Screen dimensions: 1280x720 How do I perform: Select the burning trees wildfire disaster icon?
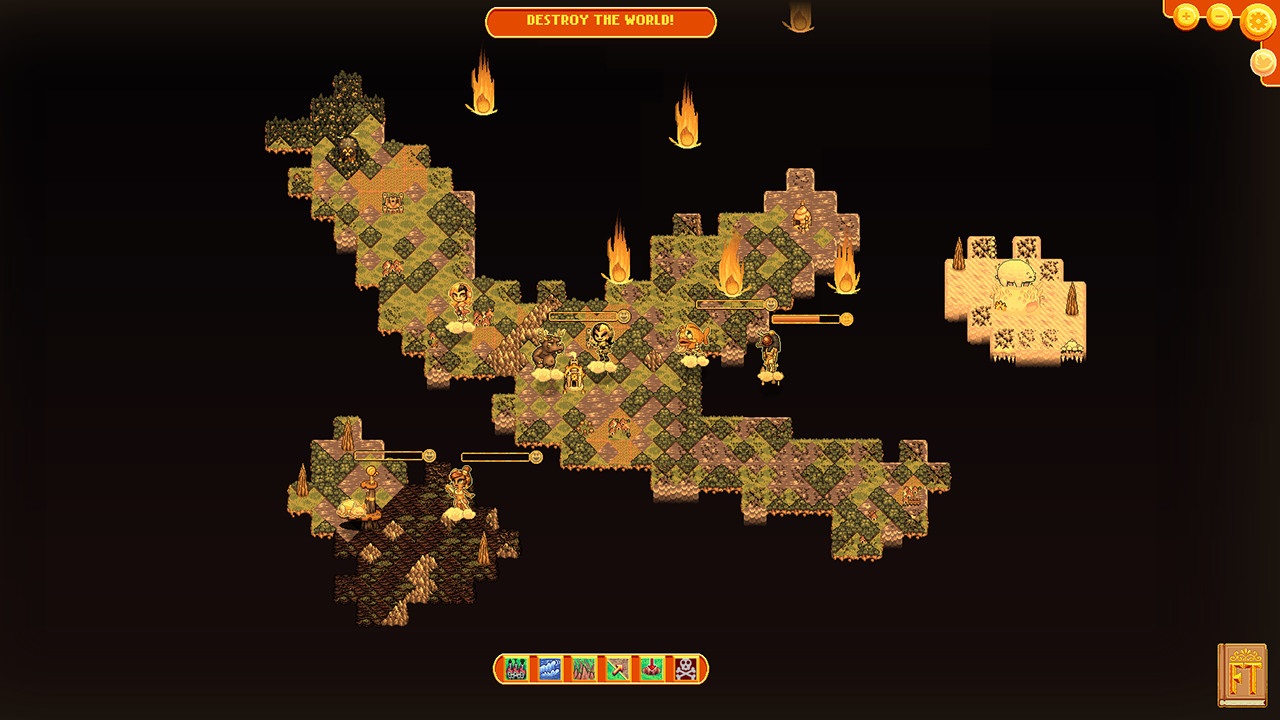pos(516,668)
